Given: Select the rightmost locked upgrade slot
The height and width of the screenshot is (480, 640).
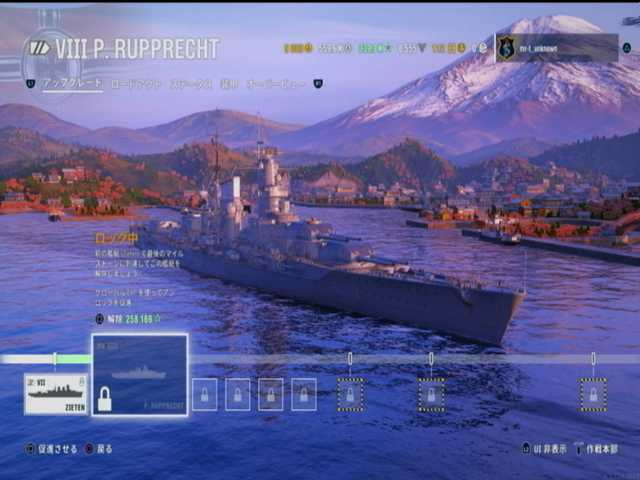Looking at the screenshot, I should [592, 394].
